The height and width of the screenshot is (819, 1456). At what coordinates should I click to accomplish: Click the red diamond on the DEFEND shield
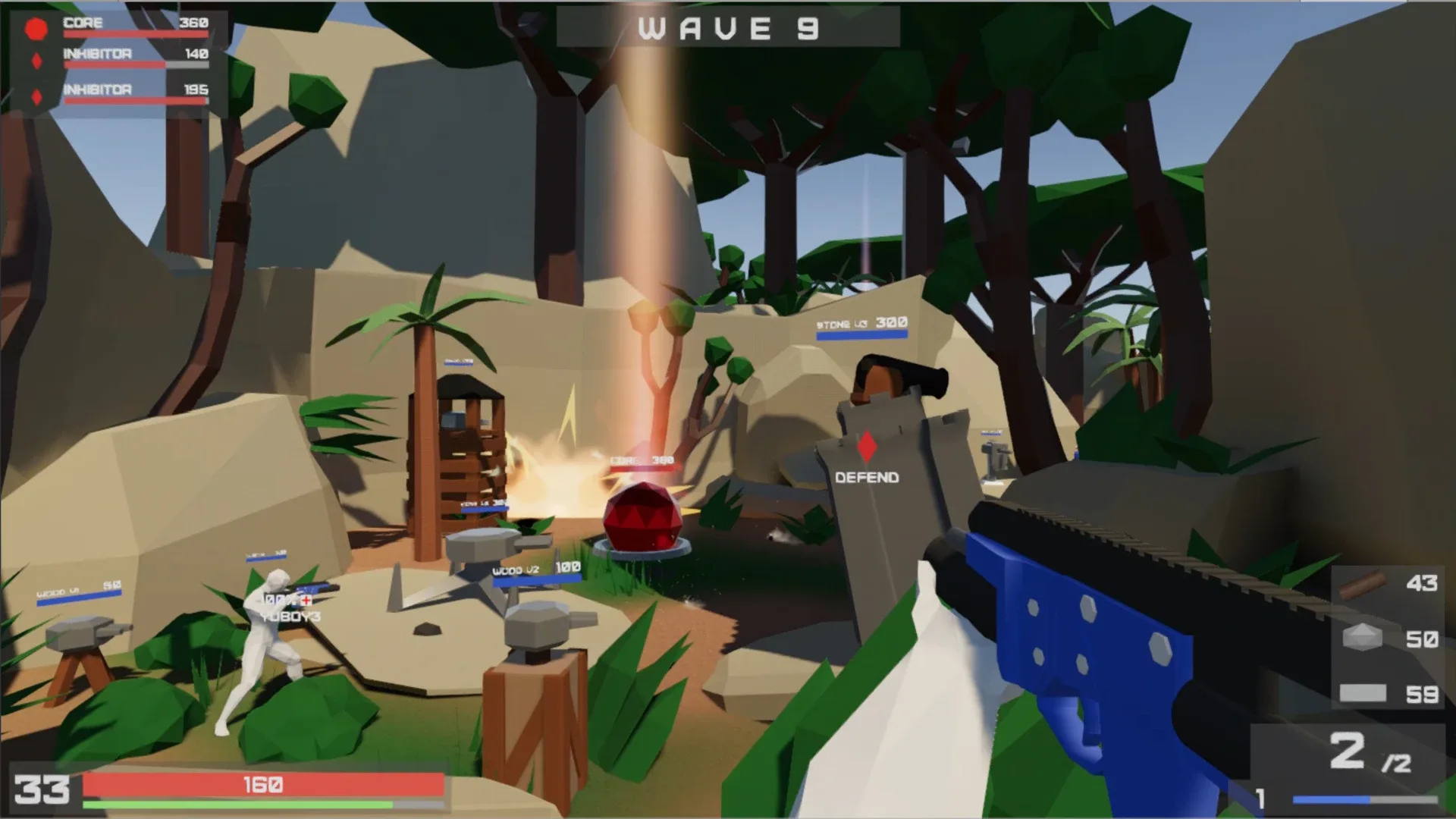867,447
